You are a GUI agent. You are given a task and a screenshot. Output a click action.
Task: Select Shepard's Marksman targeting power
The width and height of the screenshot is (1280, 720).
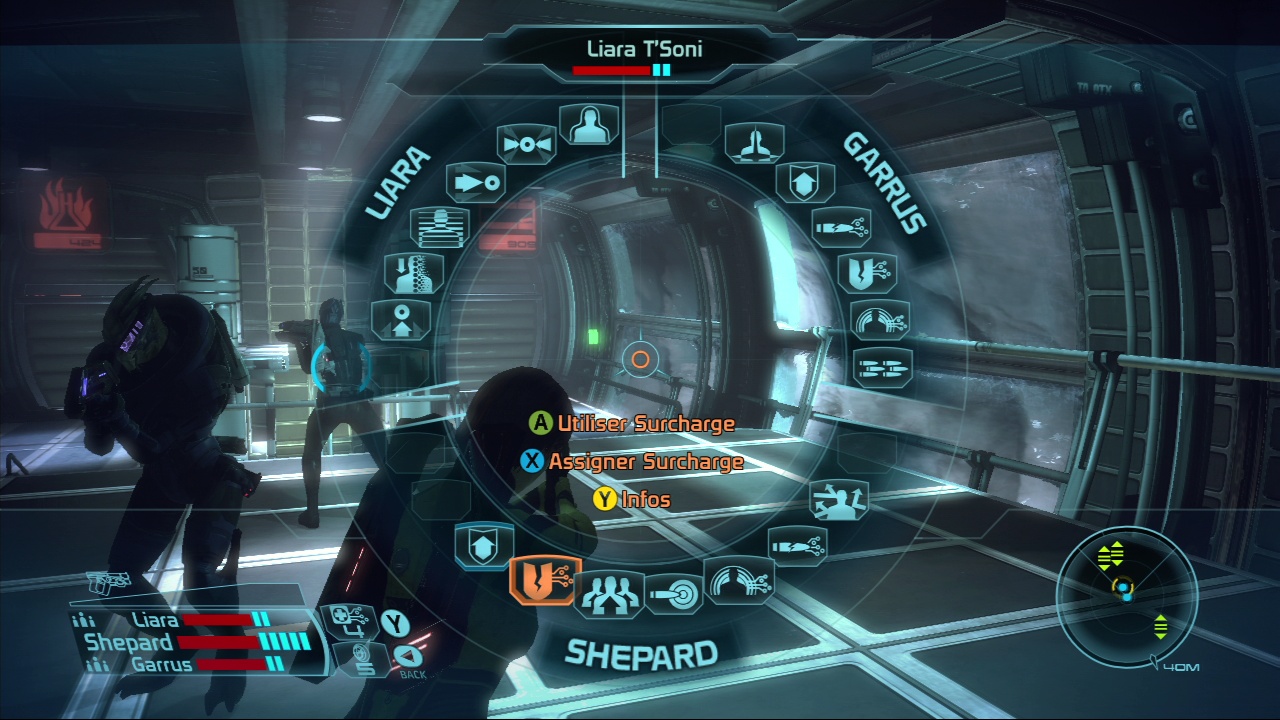click(671, 595)
